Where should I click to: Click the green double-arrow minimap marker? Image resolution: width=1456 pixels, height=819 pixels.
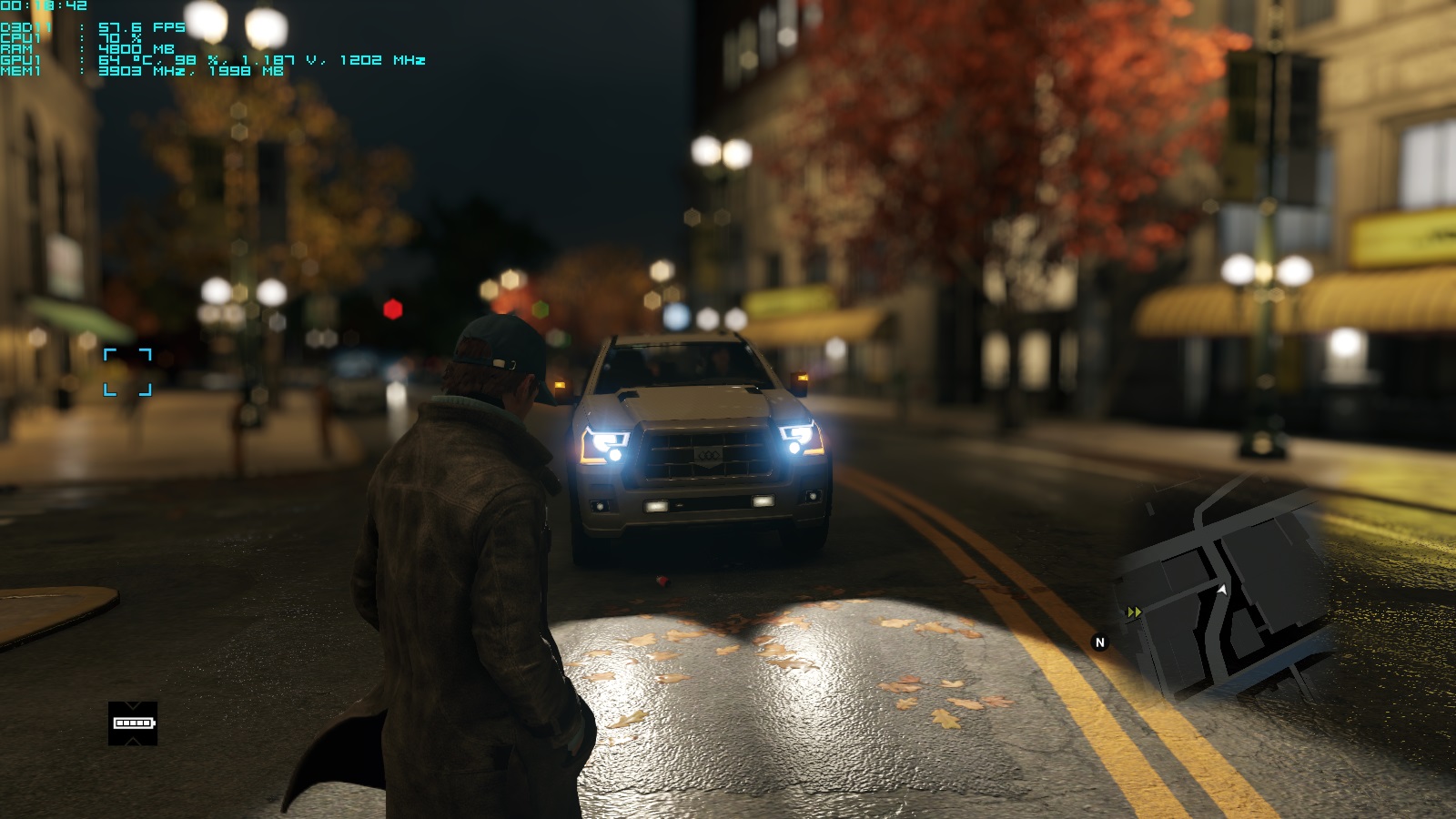pyautogui.click(x=1134, y=612)
